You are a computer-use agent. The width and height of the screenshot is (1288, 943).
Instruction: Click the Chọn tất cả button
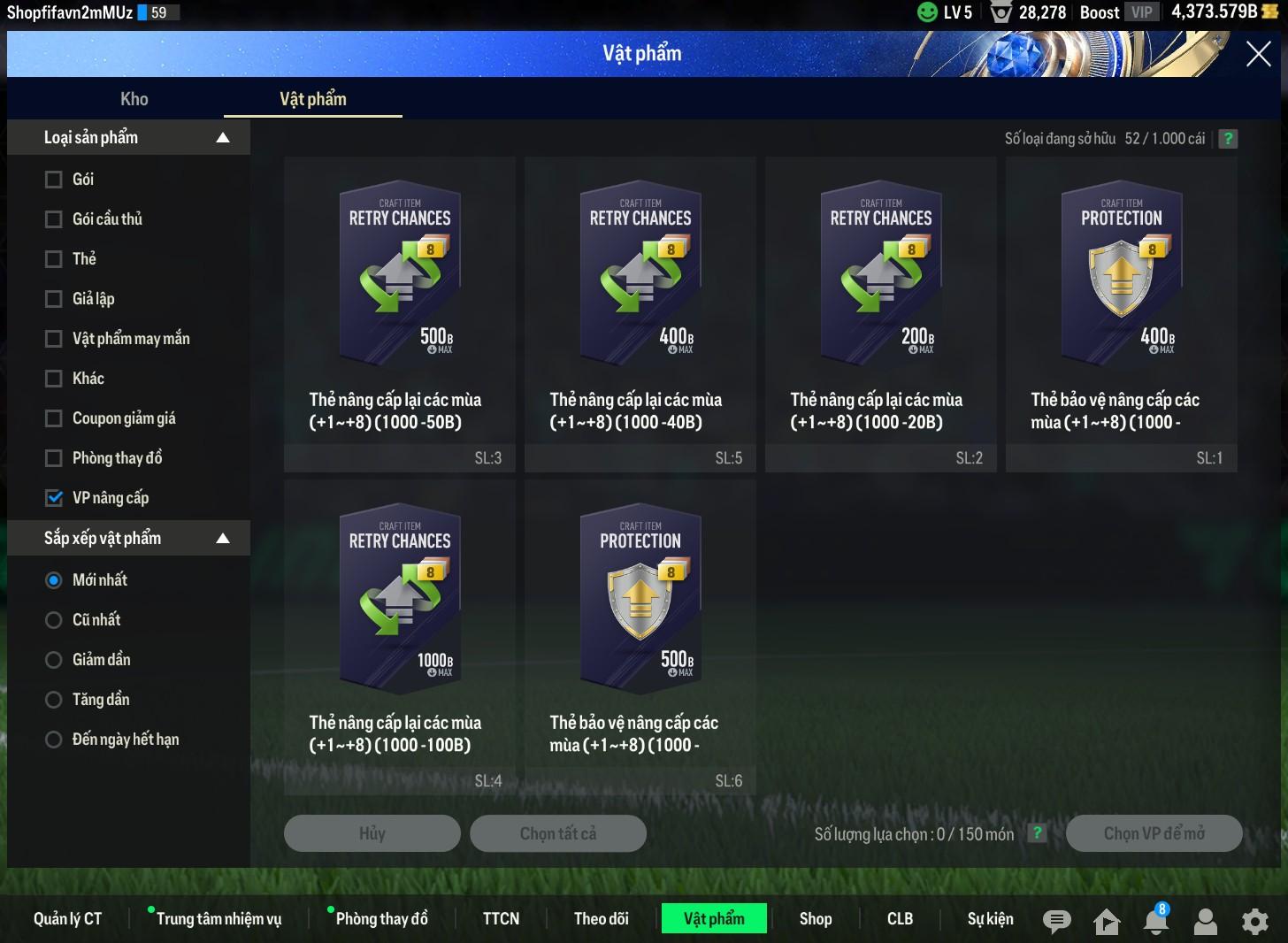click(558, 833)
